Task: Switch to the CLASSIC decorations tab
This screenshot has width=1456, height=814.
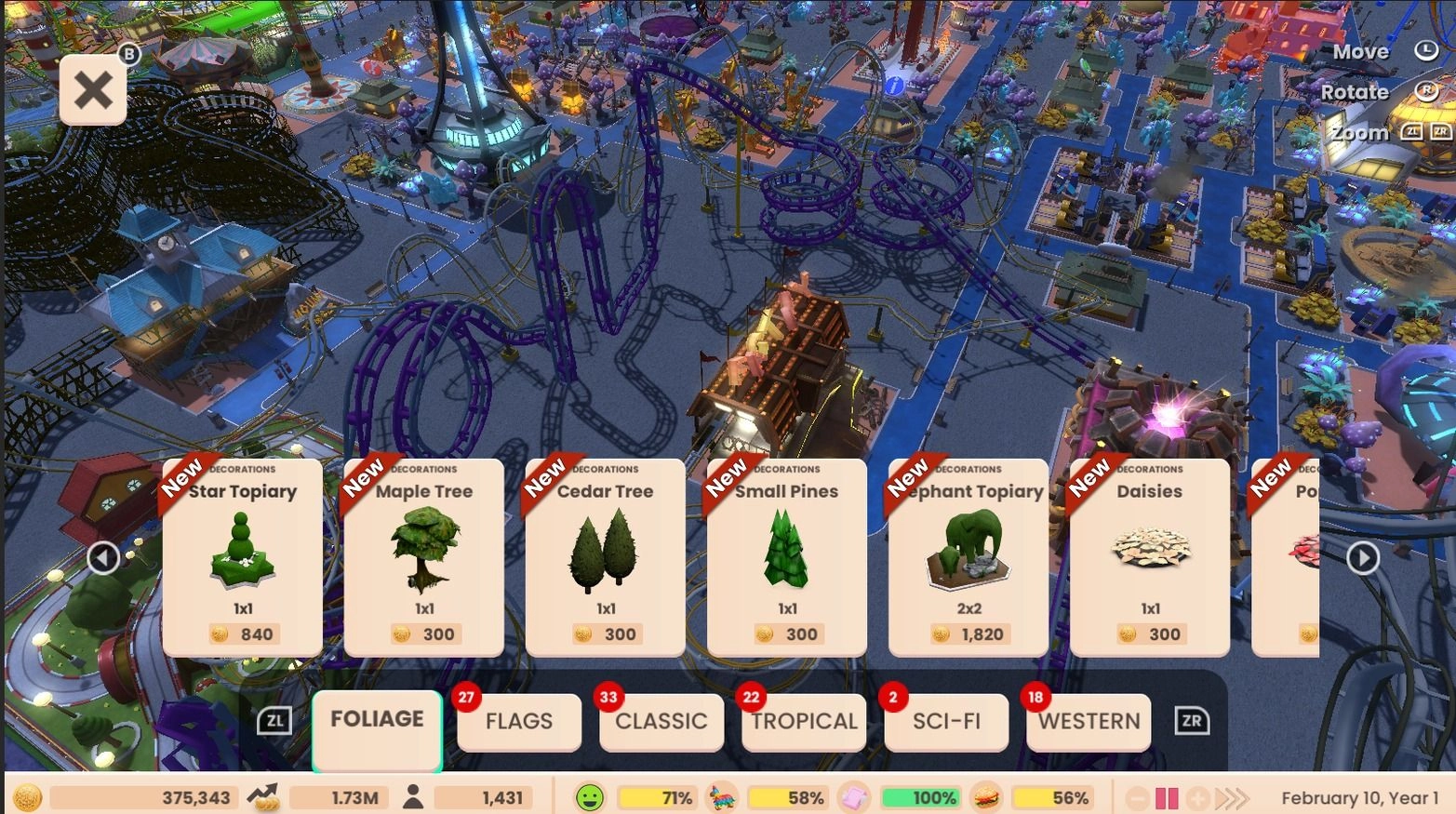Action: pos(661,722)
